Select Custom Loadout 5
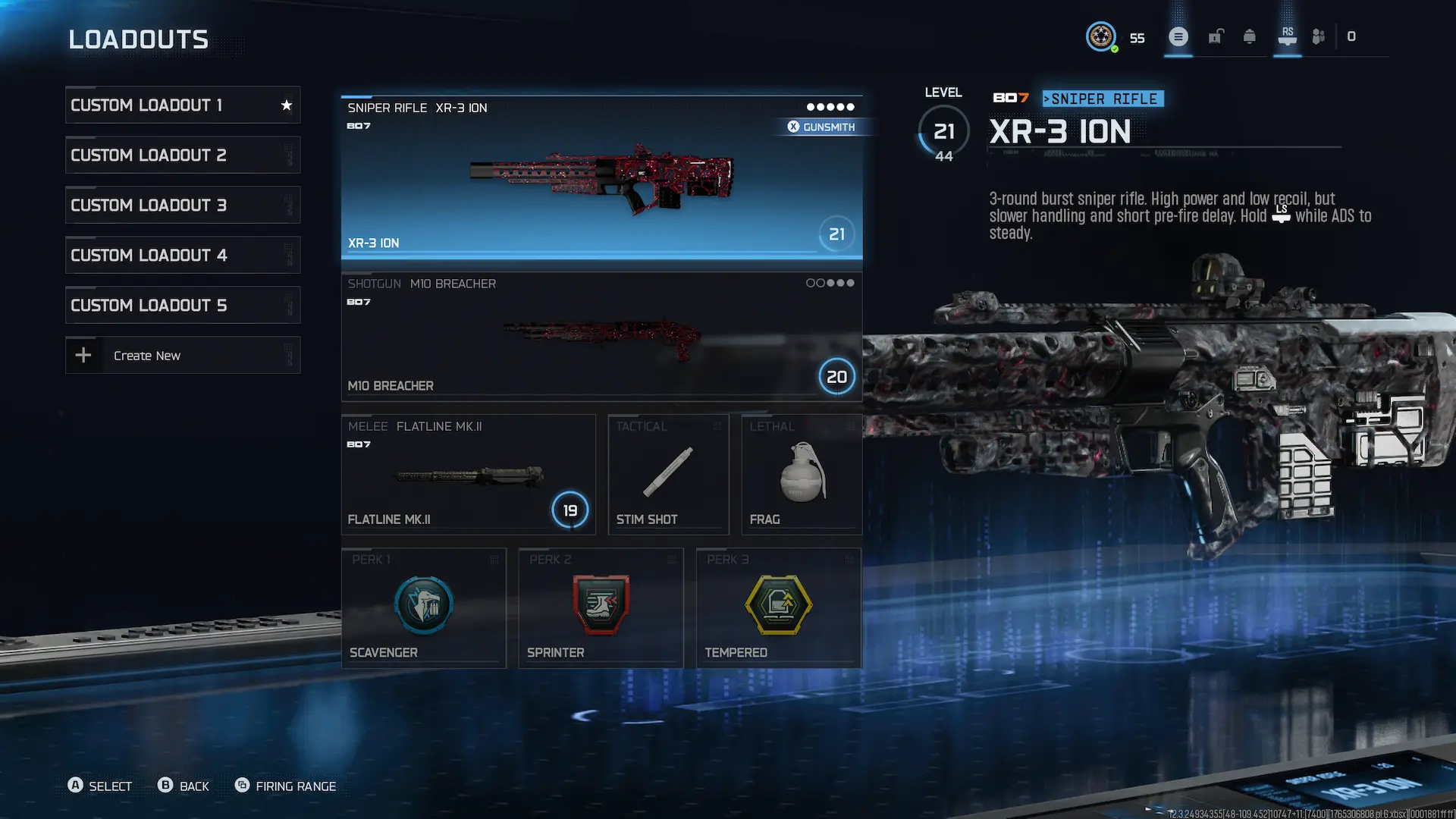Screen dimensions: 1456x819 (x=182, y=305)
